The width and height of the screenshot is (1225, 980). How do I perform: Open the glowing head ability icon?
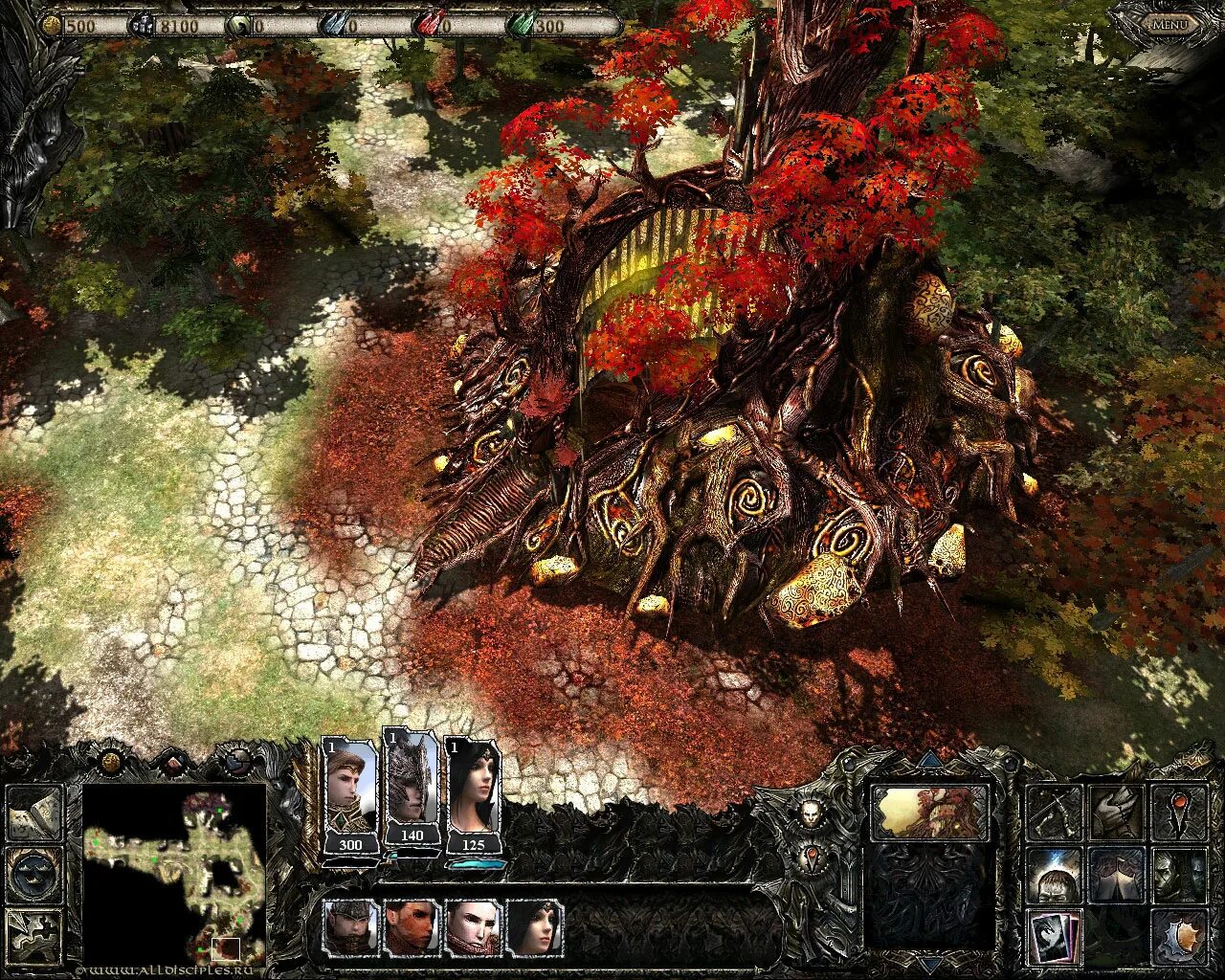1054,874
